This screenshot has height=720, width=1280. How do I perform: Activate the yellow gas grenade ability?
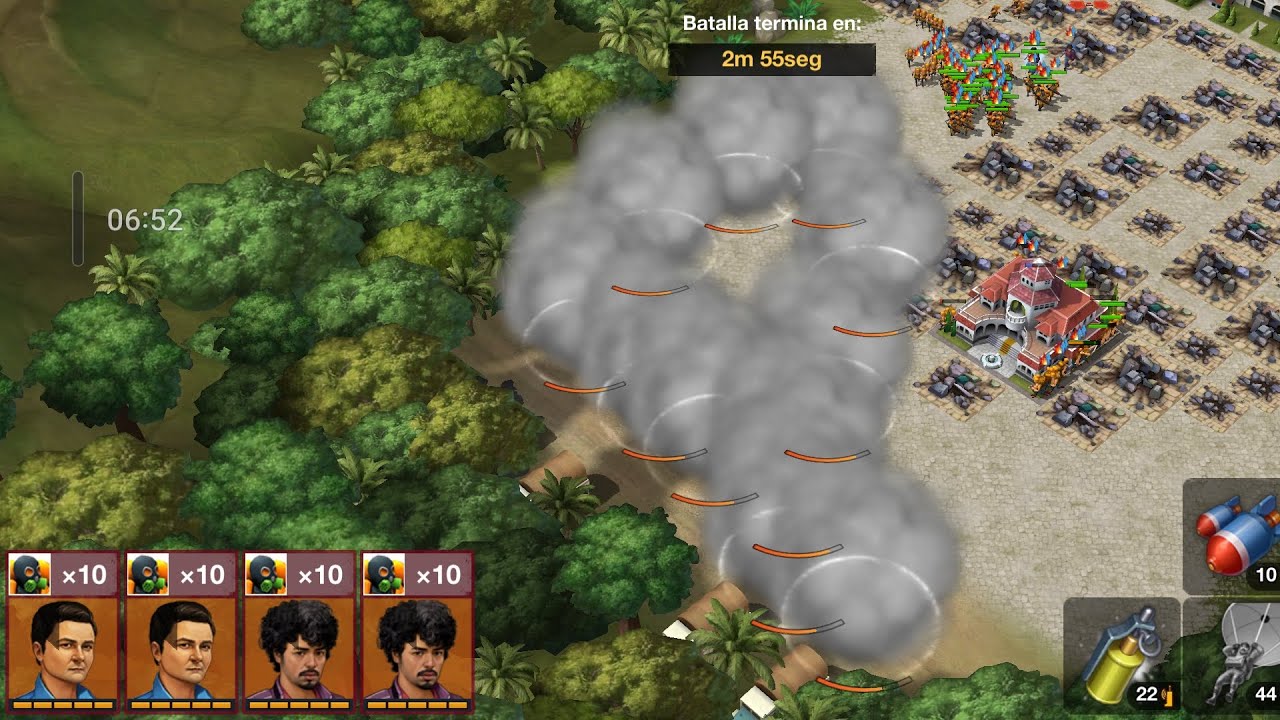1122,655
